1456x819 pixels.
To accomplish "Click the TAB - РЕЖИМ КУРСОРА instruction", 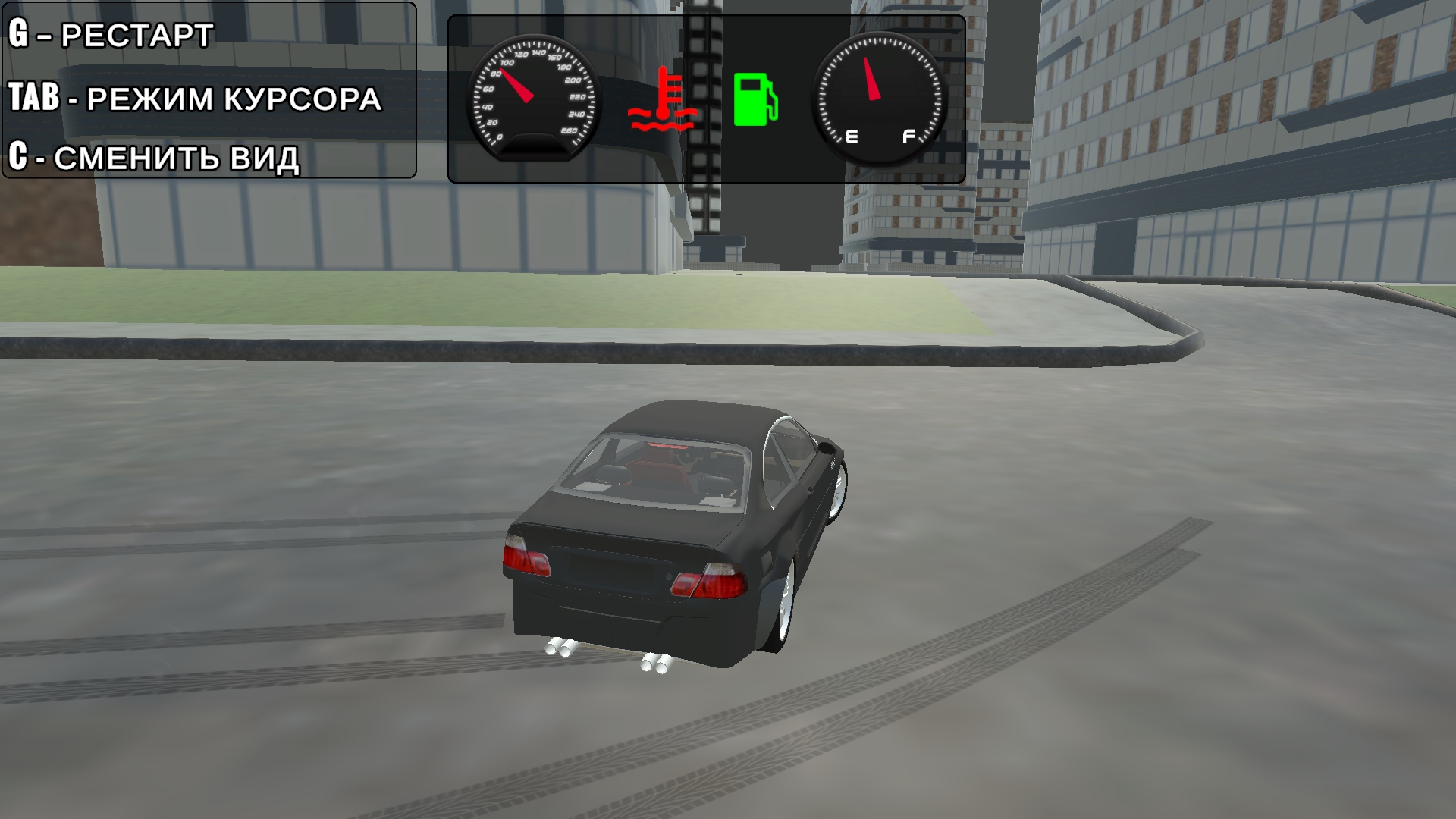I will point(193,99).
